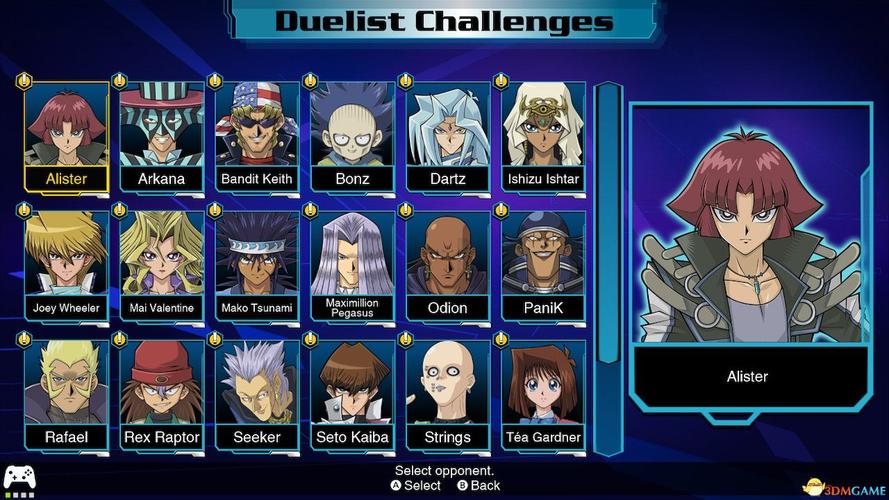The image size is (889, 500).
Task: Choose Rafael as your opponent
Action: [67, 395]
